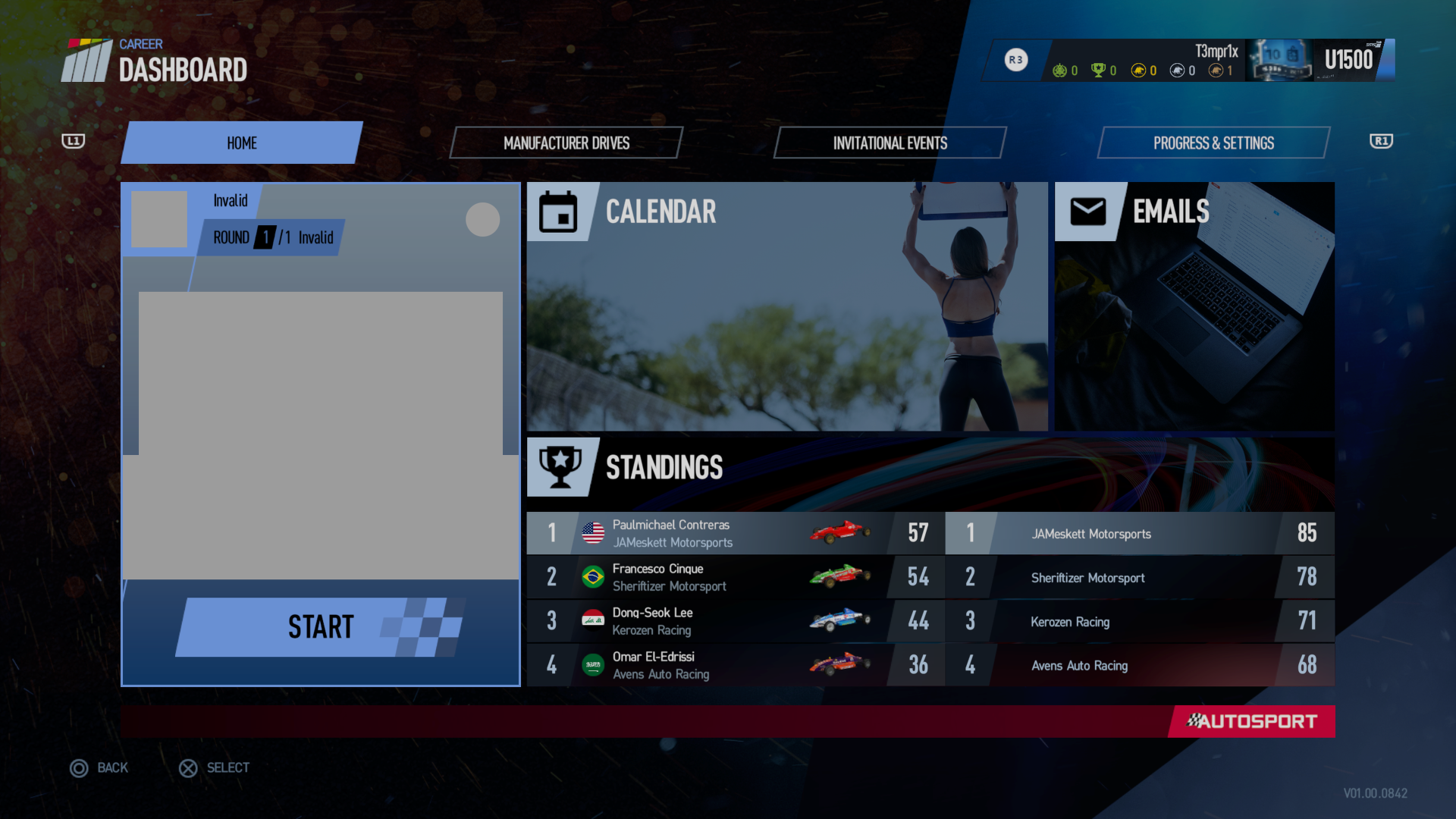Open the Manufacturer Drives tab
The height and width of the screenshot is (819, 1456).
coord(566,143)
